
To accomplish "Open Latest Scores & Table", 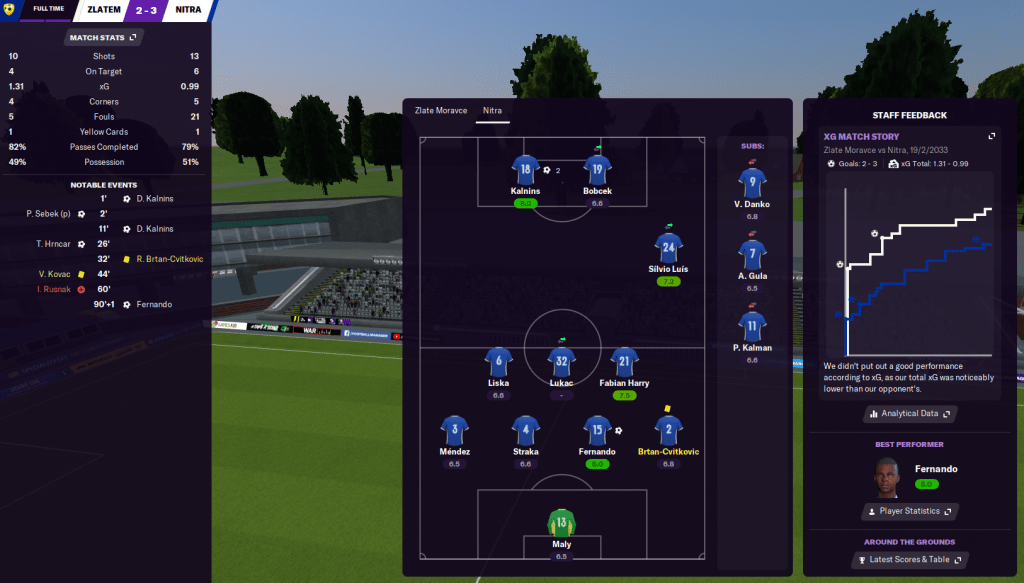I will [908, 560].
